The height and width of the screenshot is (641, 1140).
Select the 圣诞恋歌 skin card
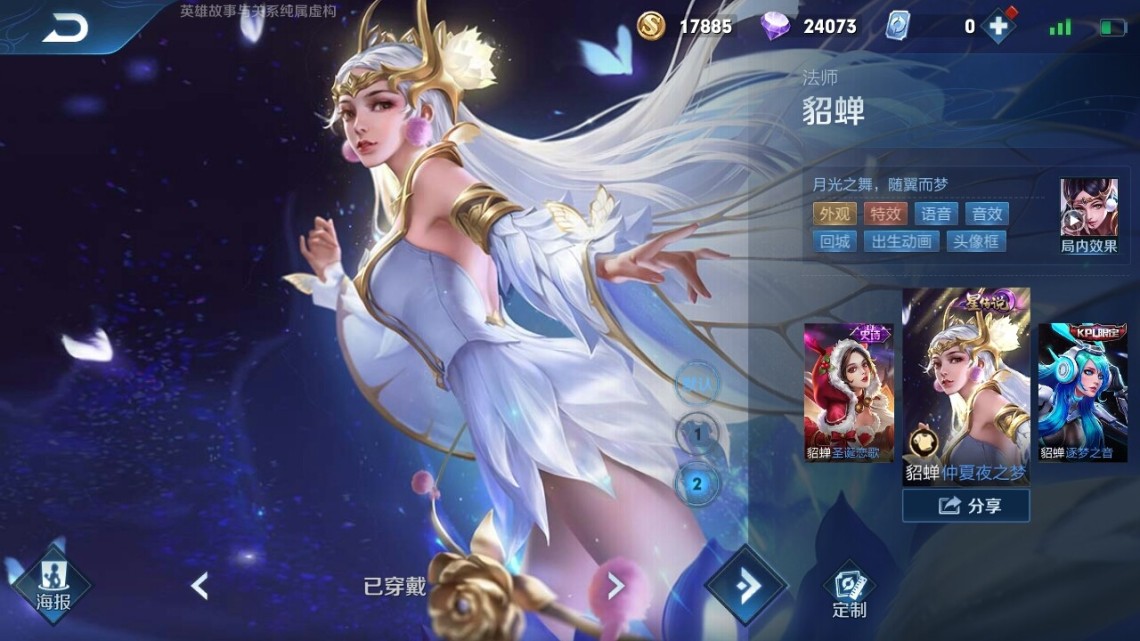click(x=848, y=392)
